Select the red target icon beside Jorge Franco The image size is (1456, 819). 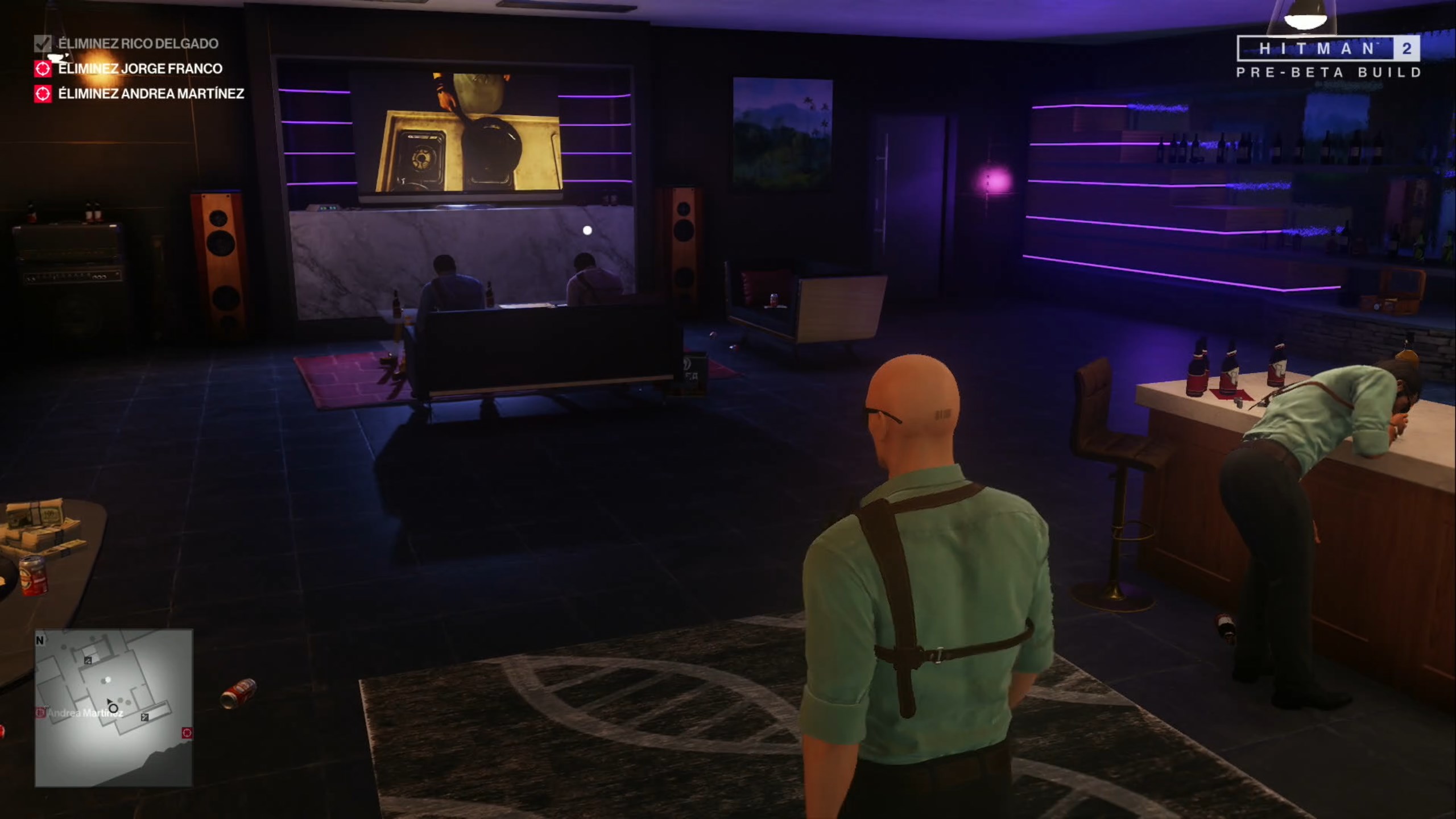click(43, 70)
